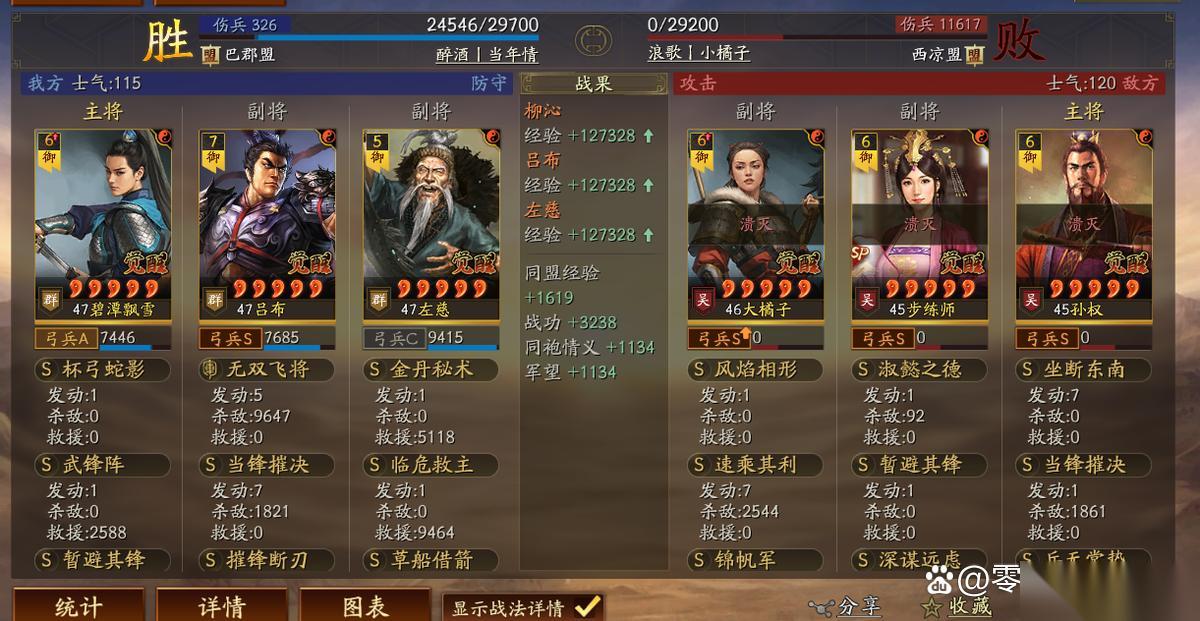This screenshot has height=621, width=1200.
Task: Open the 杯弓蛇影 skill entry
Action: pyautogui.click(x=103, y=369)
